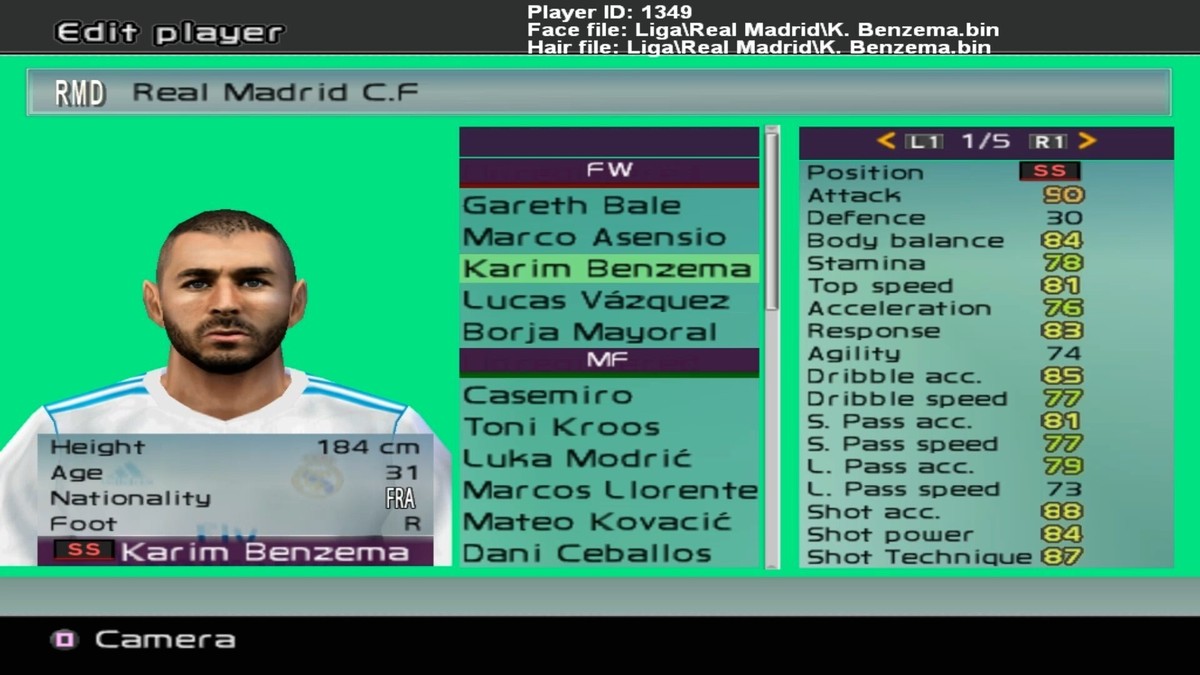Choose Marco Asensio in the forwards list
This screenshot has width=1200, height=675.
click(594, 238)
